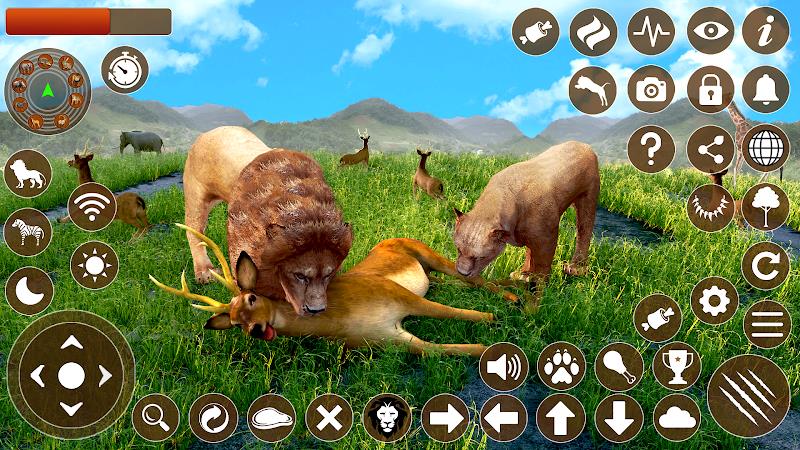
Task: Open the question mark help button
Action: [x=651, y=150]
